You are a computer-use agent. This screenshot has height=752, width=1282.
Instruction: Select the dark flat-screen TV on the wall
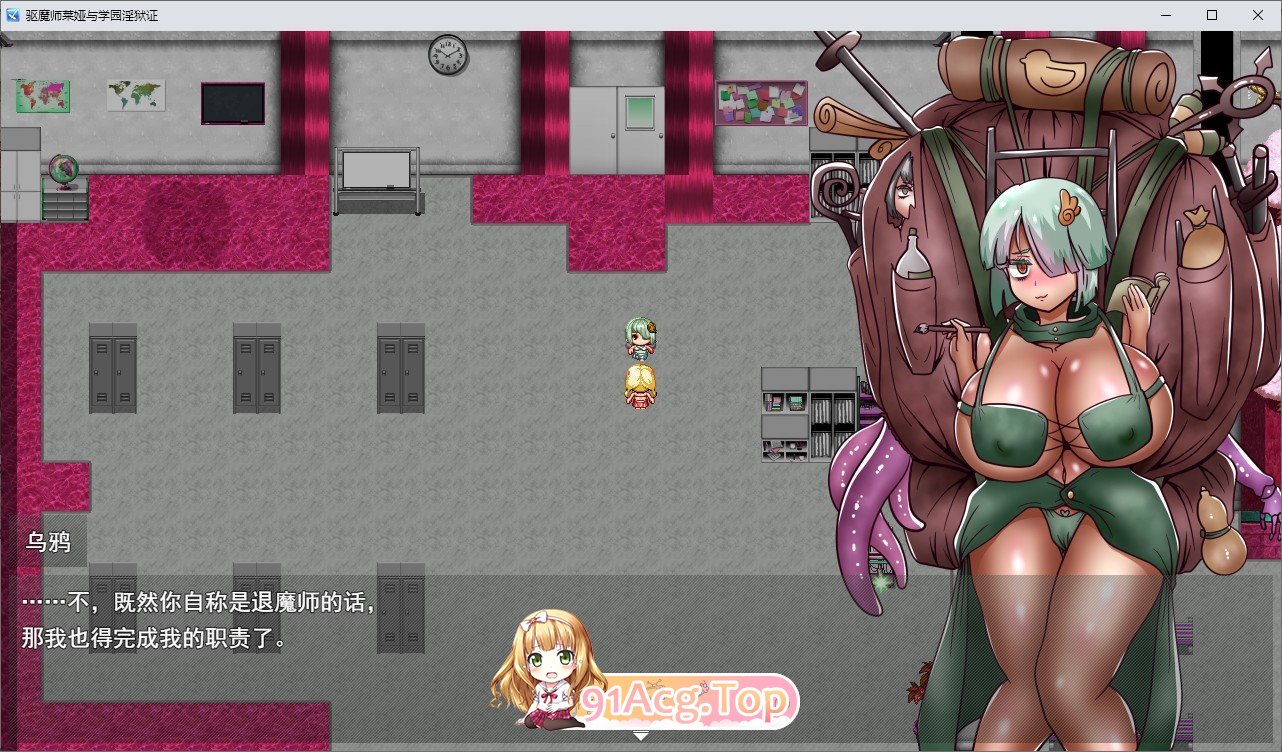(x=232, y=101)
